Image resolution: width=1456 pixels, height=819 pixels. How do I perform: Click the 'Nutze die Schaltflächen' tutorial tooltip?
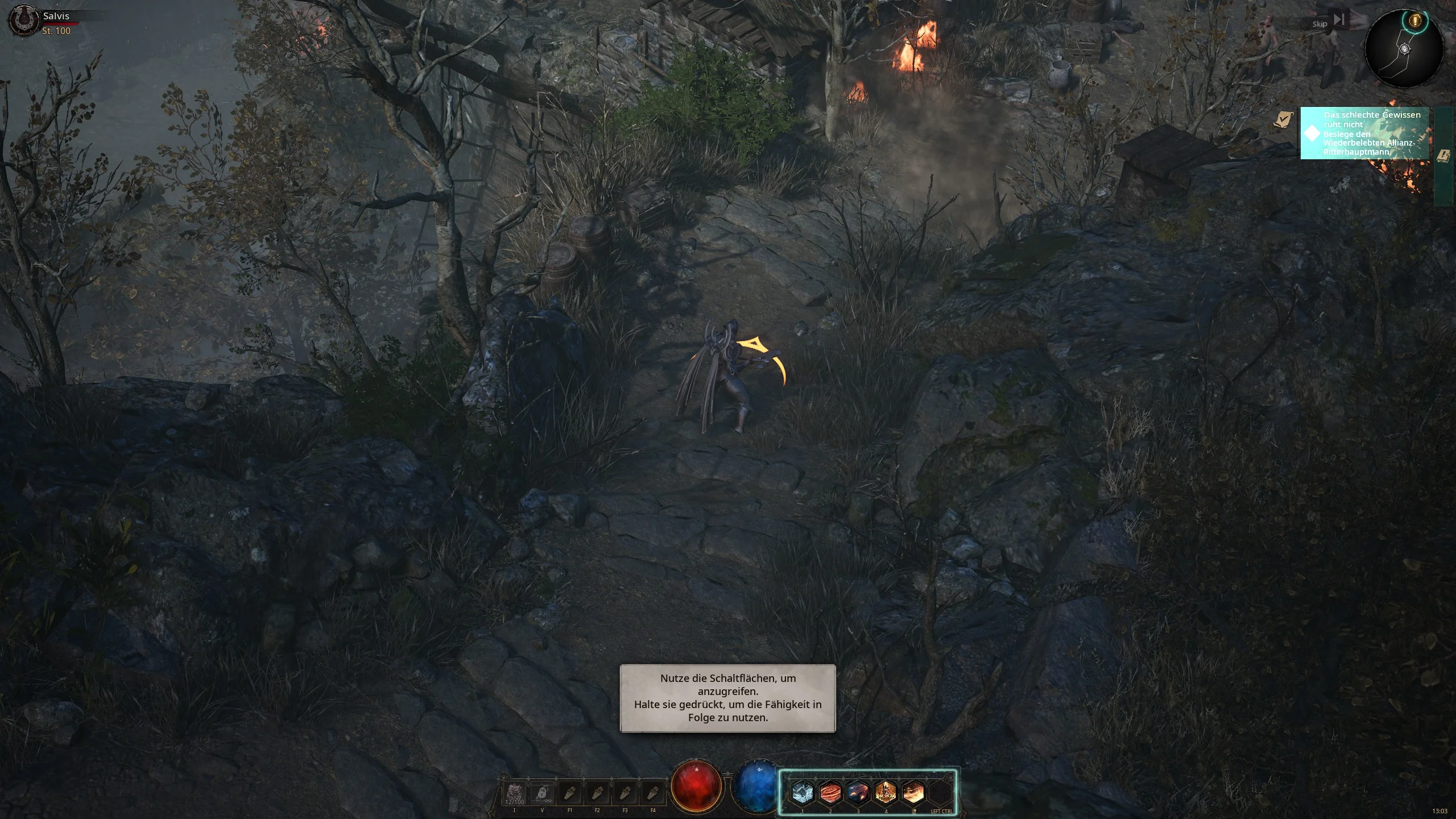tap(727, 698)
